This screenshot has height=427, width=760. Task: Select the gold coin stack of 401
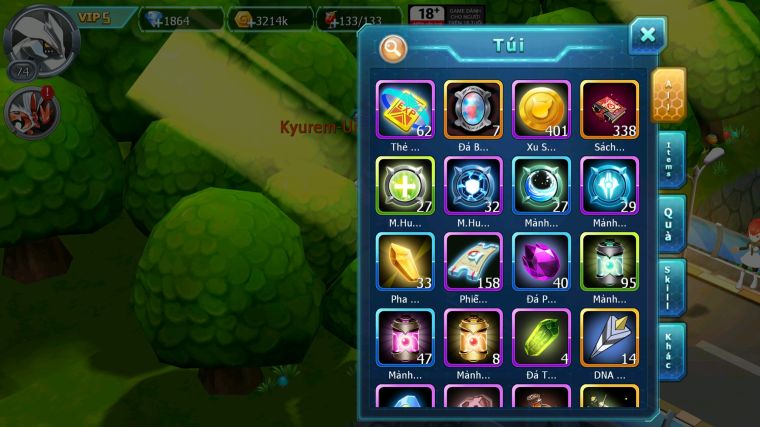click(x=541, y=109)
